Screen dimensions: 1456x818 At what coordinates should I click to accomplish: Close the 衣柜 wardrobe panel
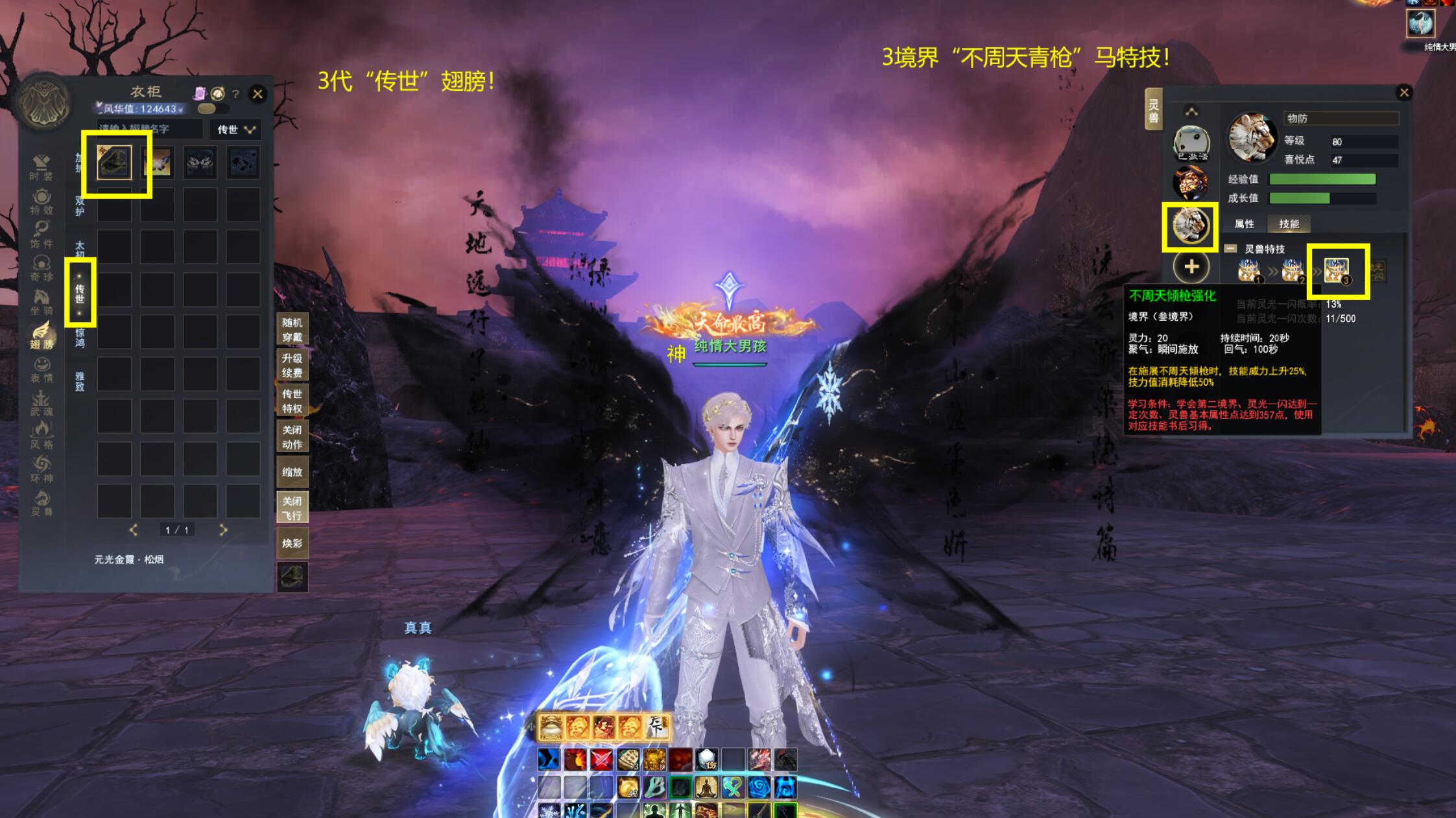click(257, 94)
